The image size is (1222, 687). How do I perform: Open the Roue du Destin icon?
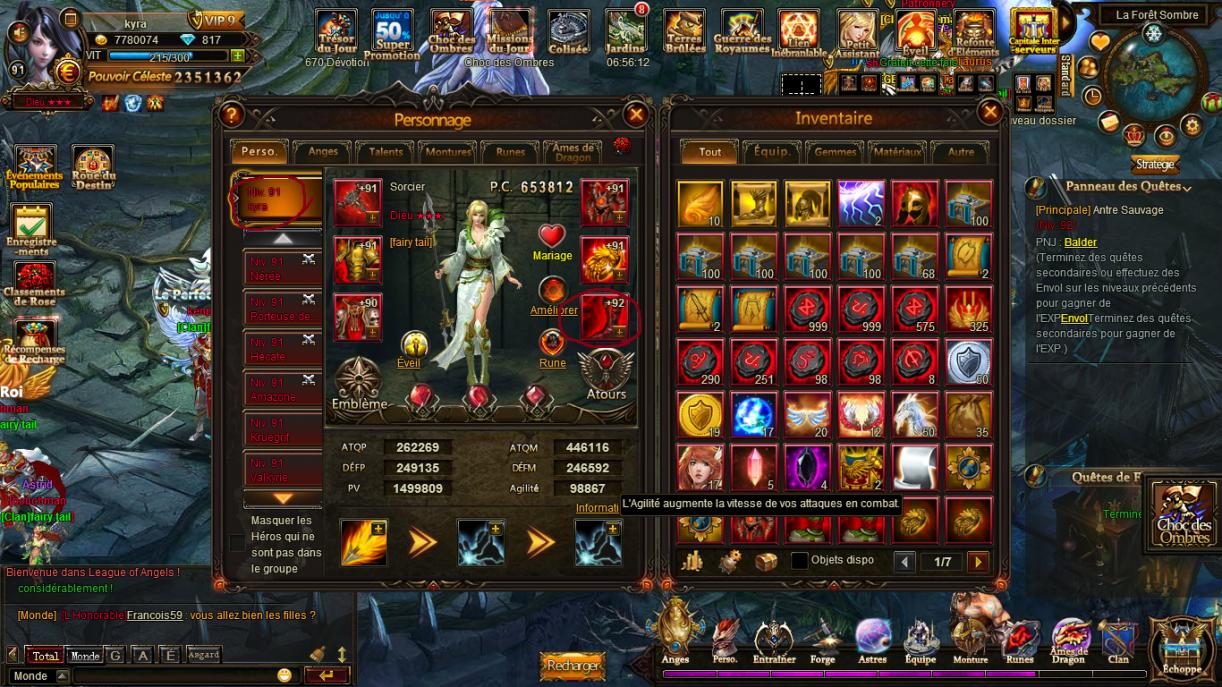92,168
